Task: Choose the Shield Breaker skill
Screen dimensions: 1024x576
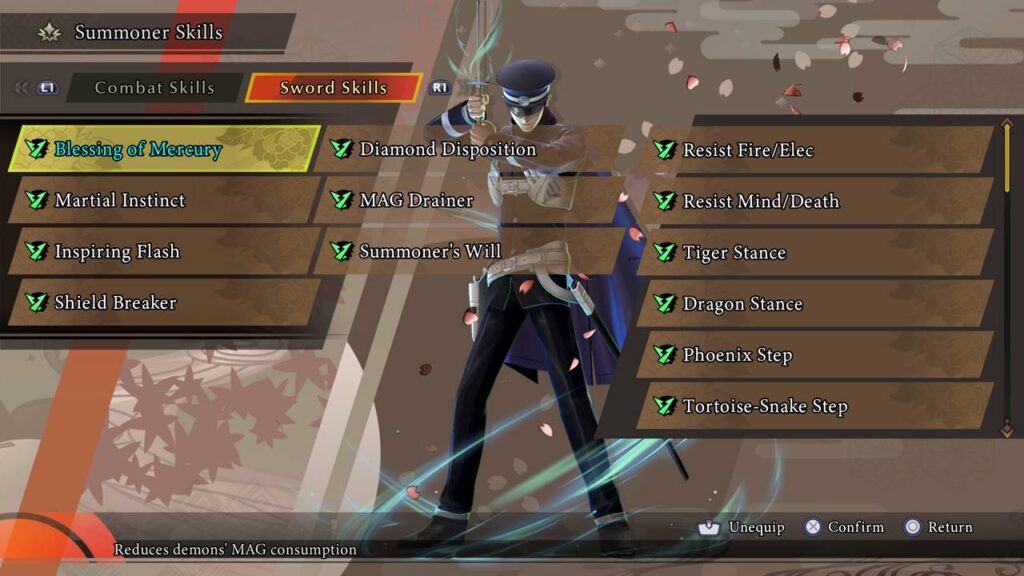Action: pyautogui.click(x=165, y=303)
